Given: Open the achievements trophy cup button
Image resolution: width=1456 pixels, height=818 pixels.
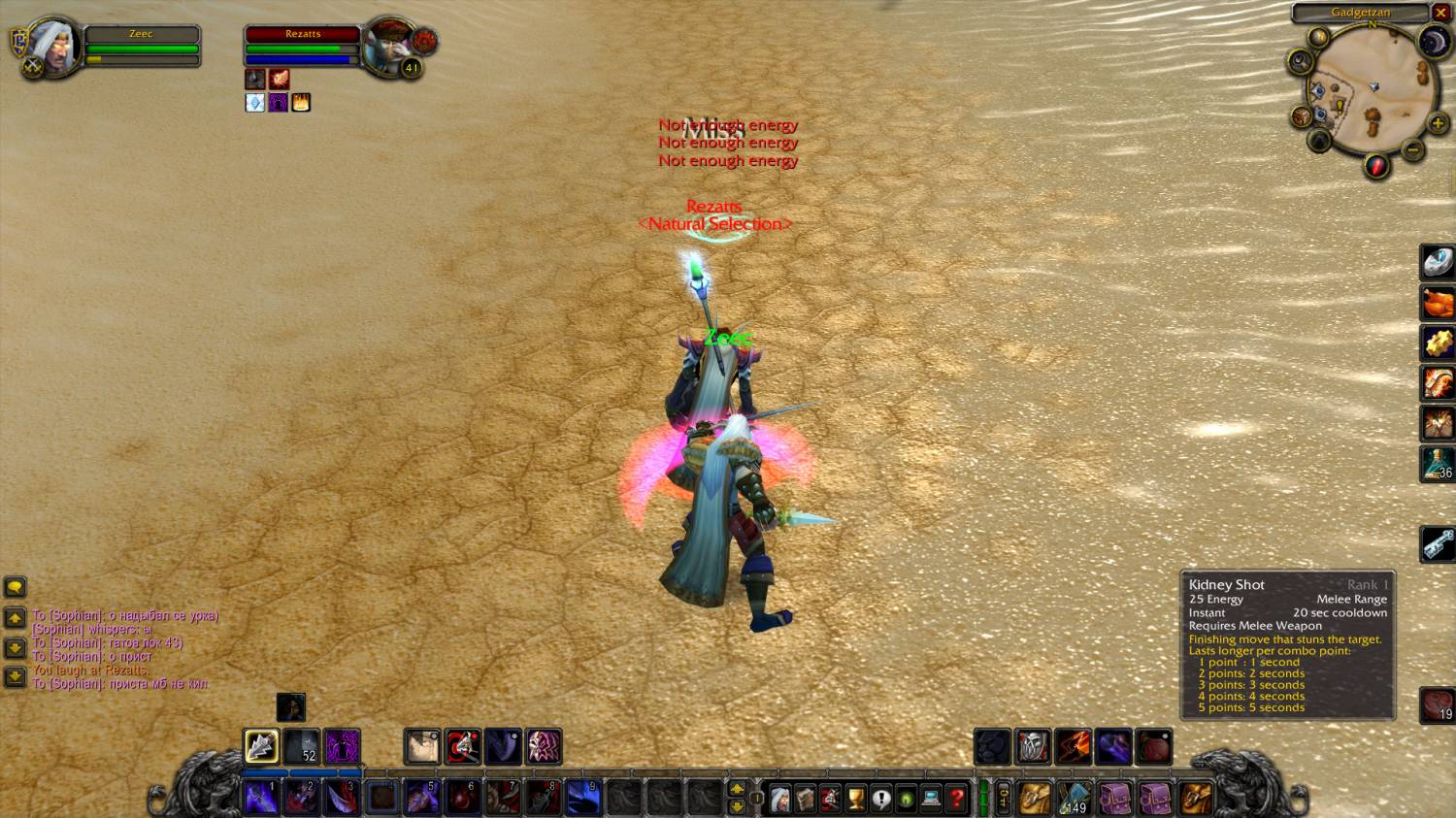Looking at the screenshot, I should 855,798.
